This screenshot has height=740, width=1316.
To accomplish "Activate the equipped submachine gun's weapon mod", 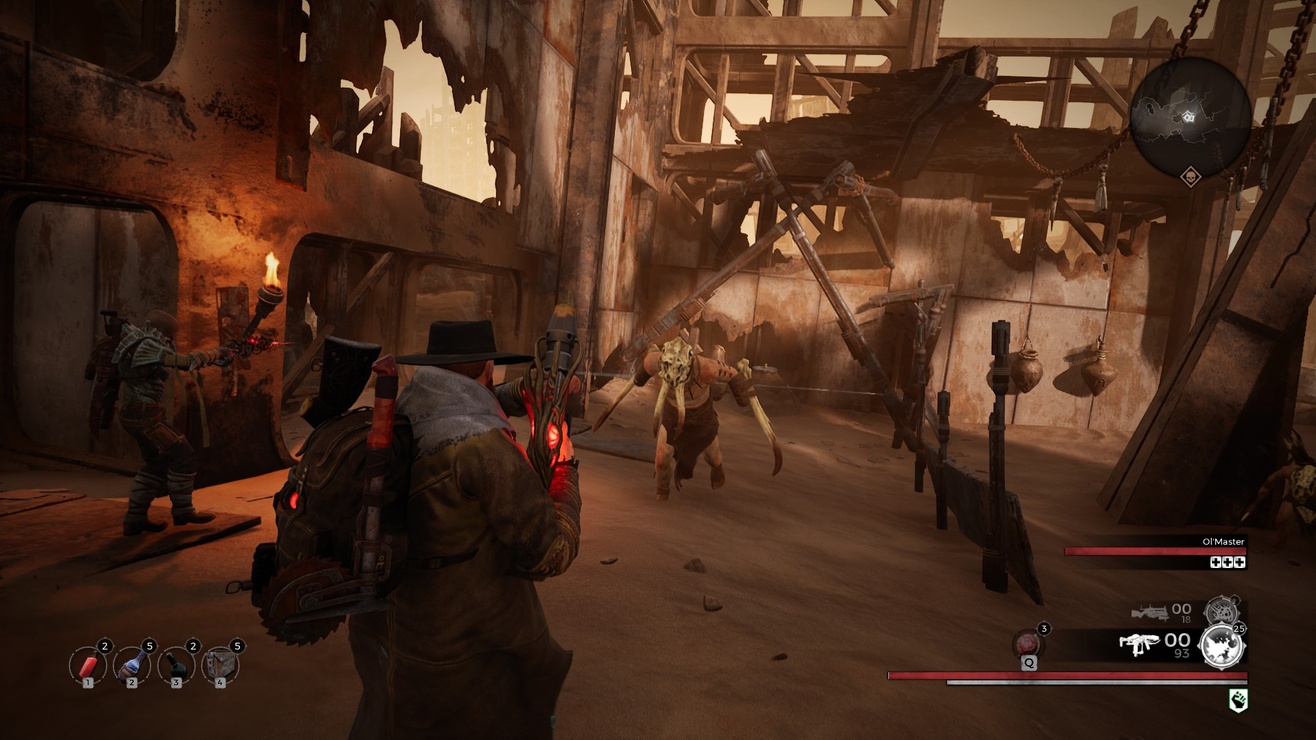I will pyautogui.click(x=1221, y=646).
